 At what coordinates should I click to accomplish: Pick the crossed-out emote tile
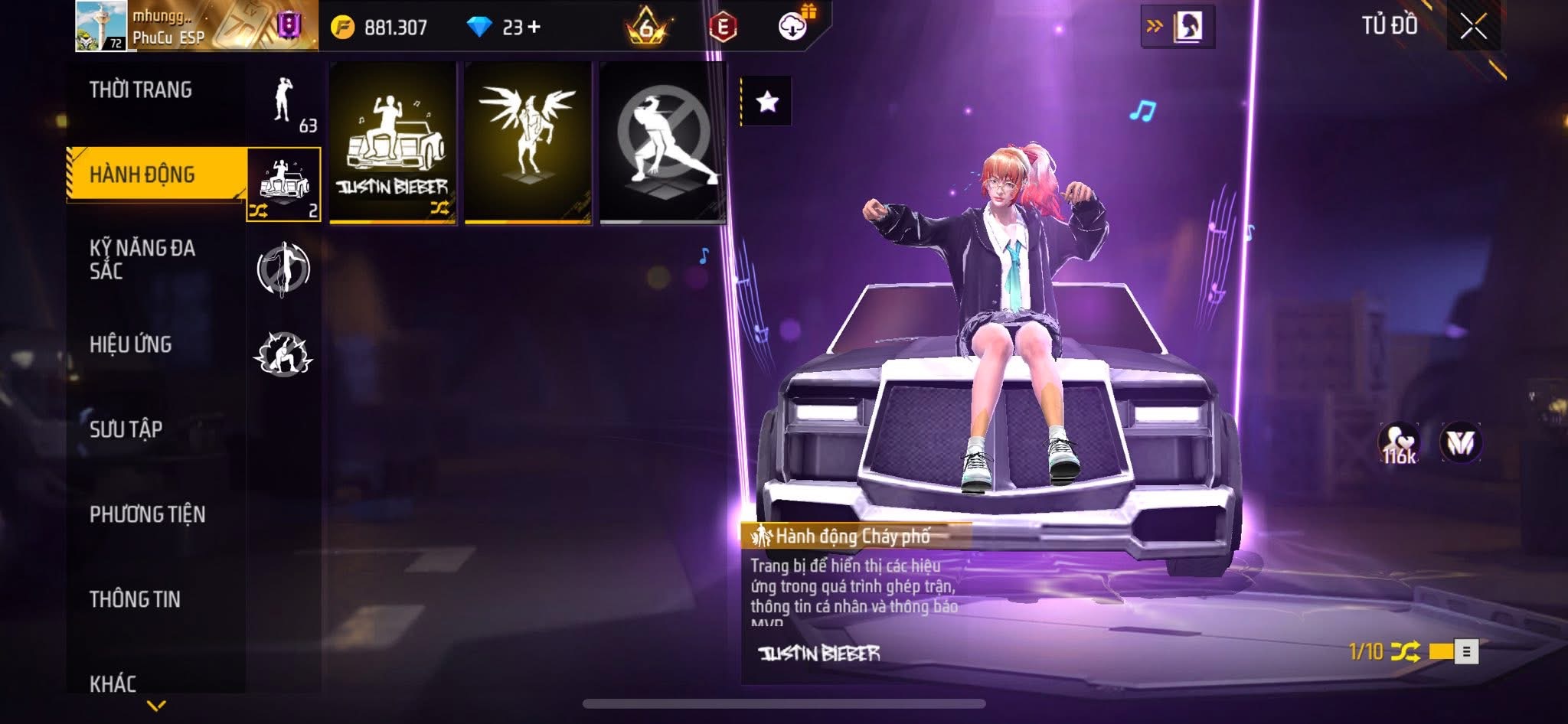[x=663, y=143]
